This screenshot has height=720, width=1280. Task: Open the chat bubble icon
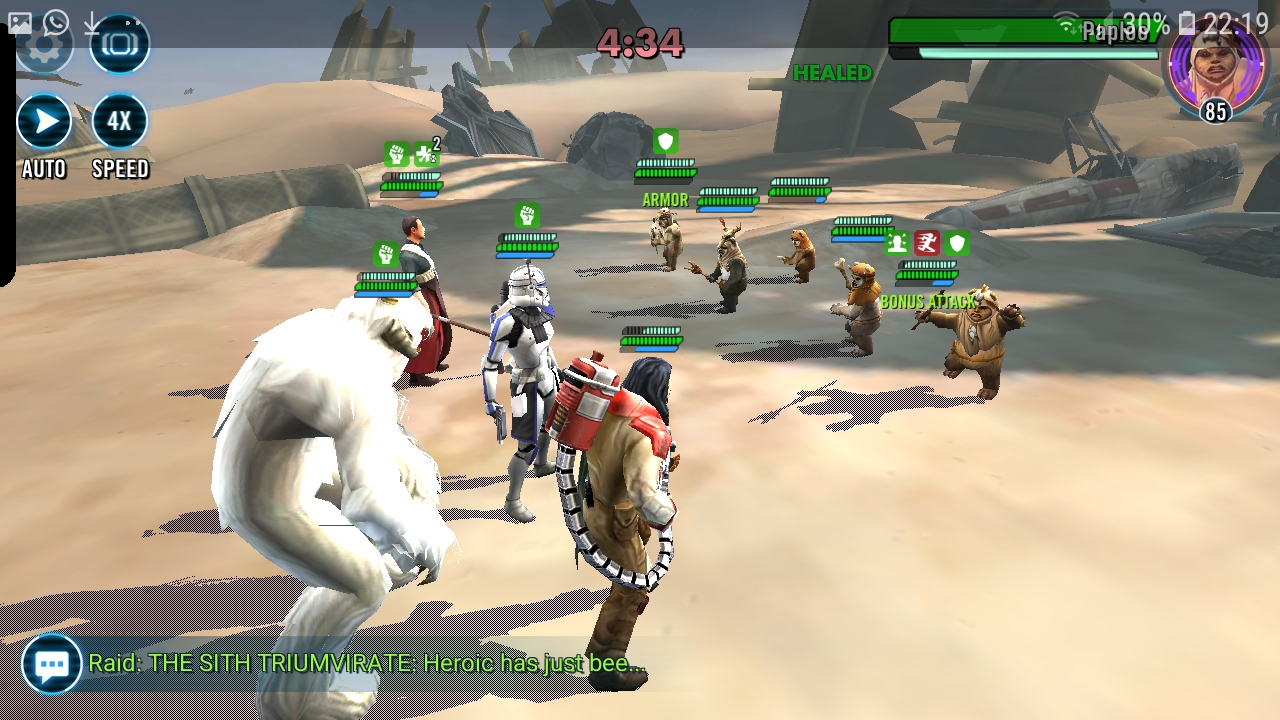click(51, 664)
